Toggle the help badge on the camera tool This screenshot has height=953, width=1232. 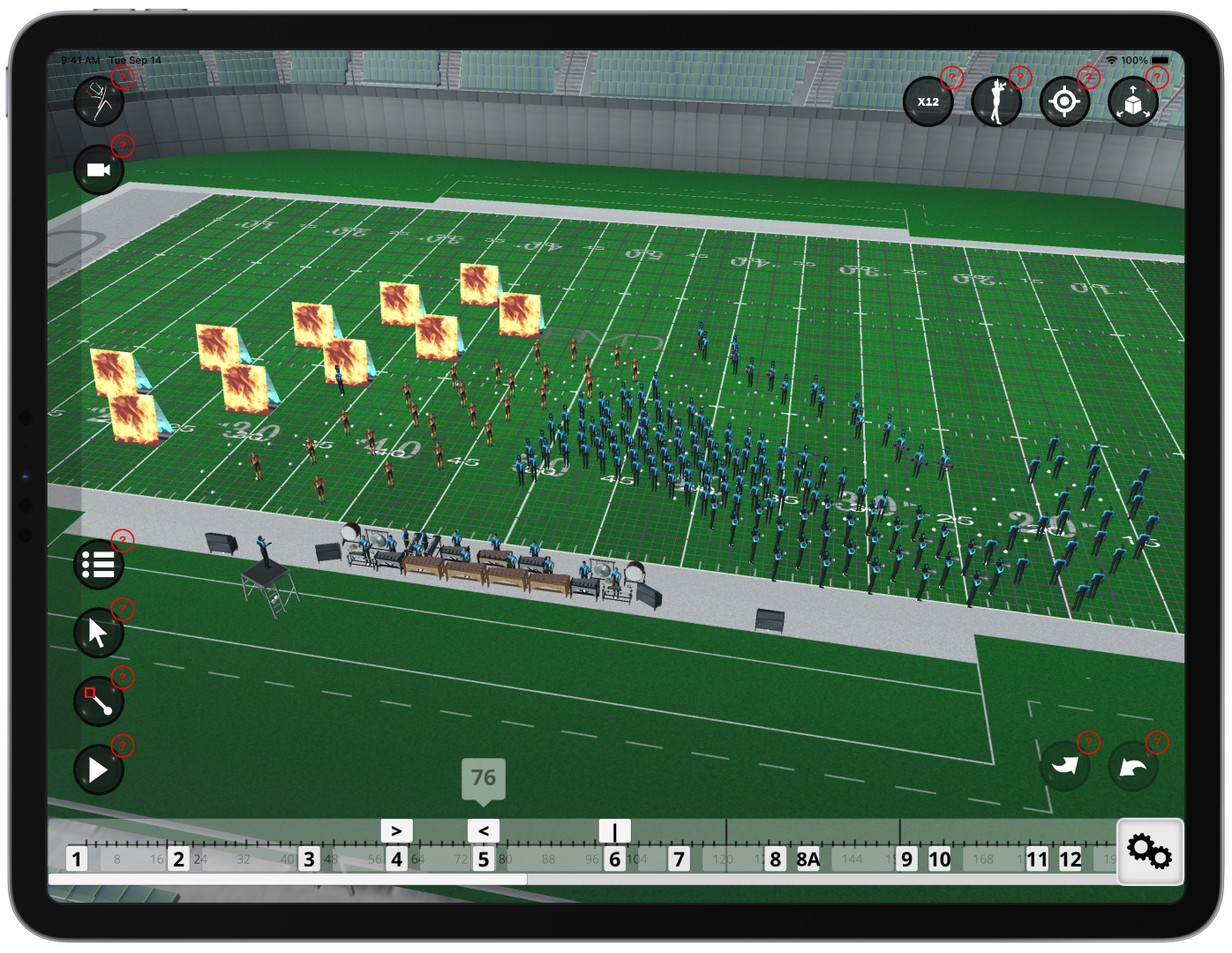[122, 146]
